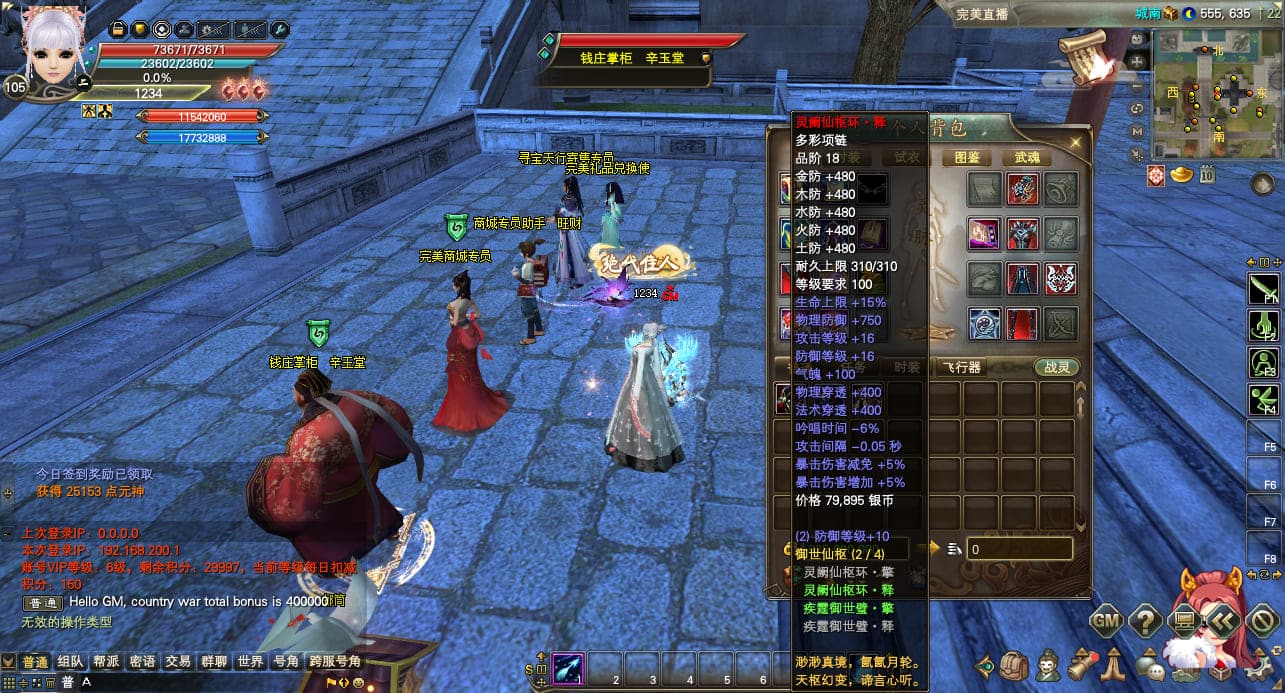Switch to the 图鉴 tab in the bag window
Viewport: 1285px width, 693px height.
(x=967, y=158)
